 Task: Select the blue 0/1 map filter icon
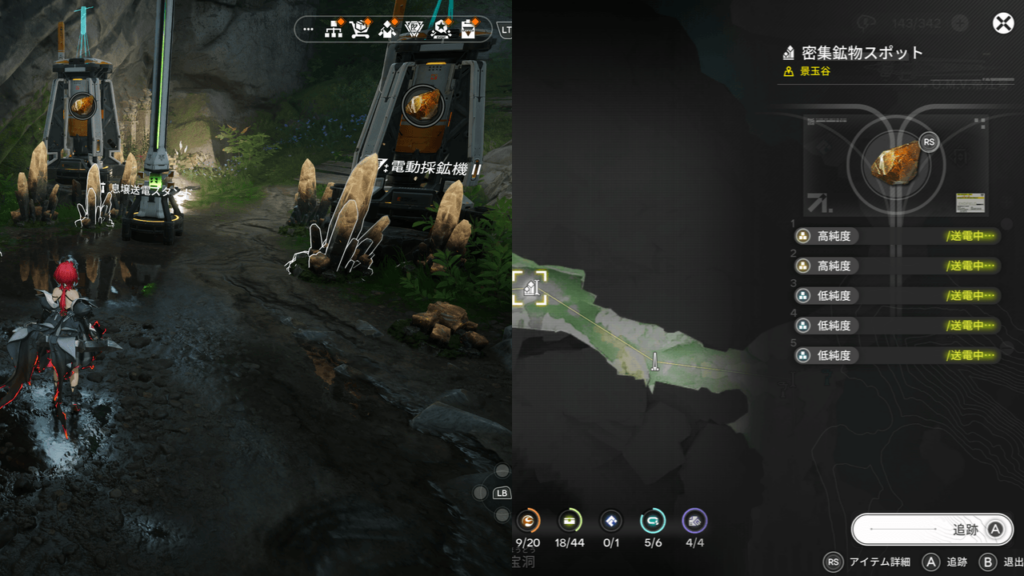[611, 521]
